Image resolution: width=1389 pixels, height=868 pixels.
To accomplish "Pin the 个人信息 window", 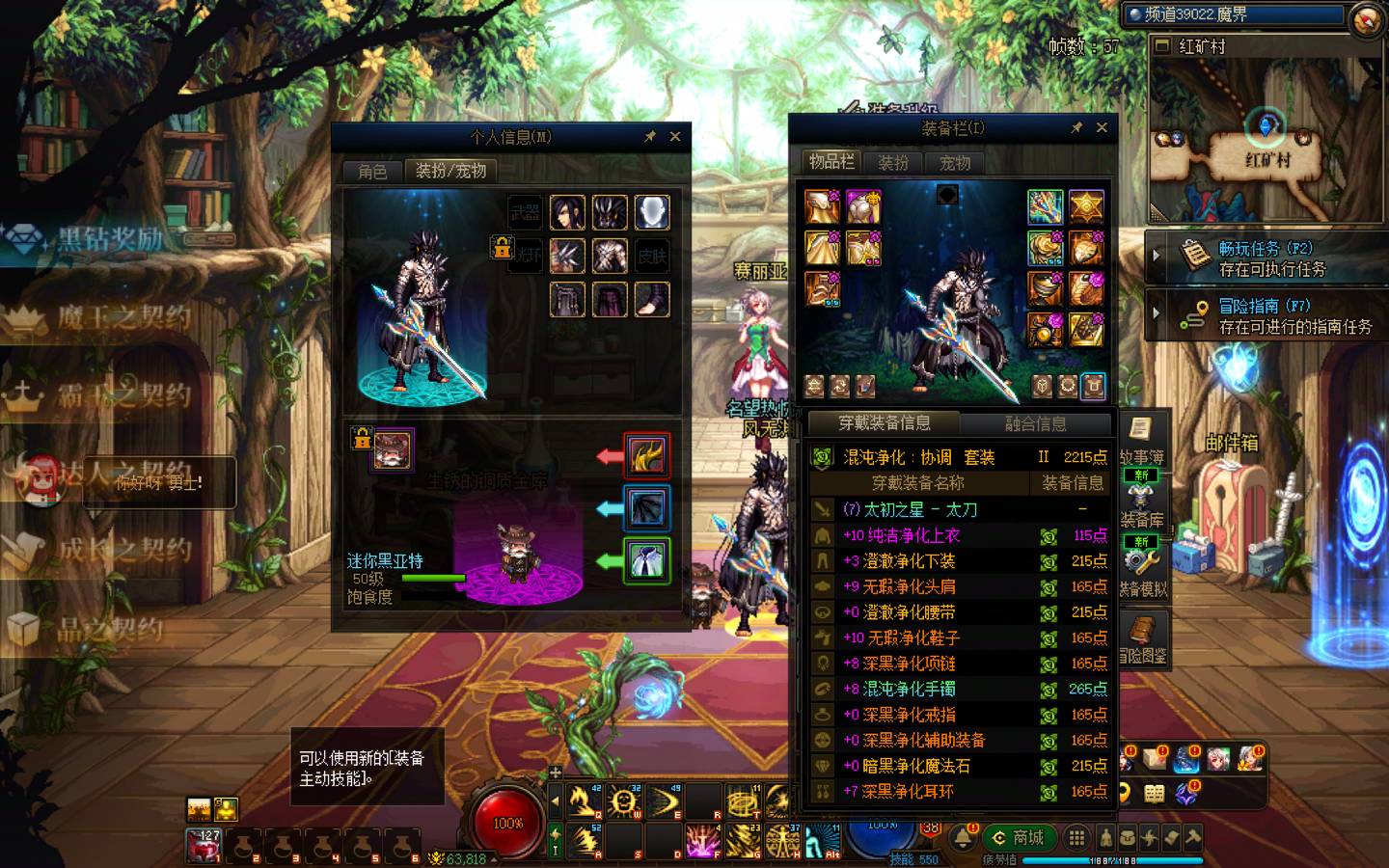I will tap(650, 137).
